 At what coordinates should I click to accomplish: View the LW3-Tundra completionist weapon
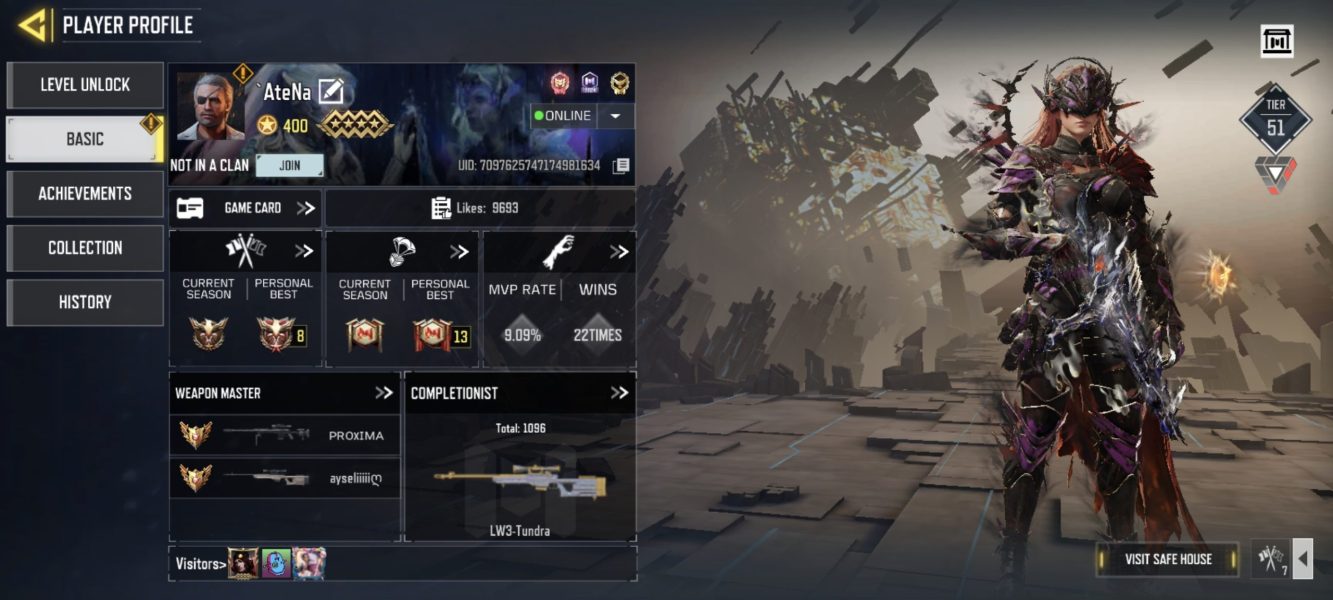click(x=519, y=481)
